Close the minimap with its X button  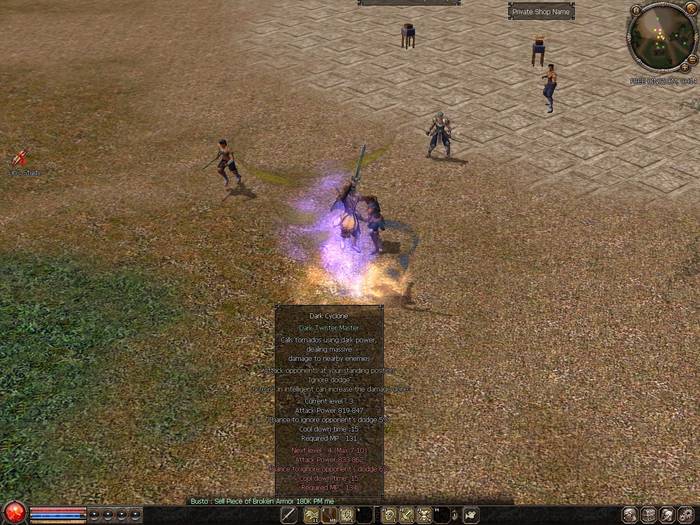point(692,8)
